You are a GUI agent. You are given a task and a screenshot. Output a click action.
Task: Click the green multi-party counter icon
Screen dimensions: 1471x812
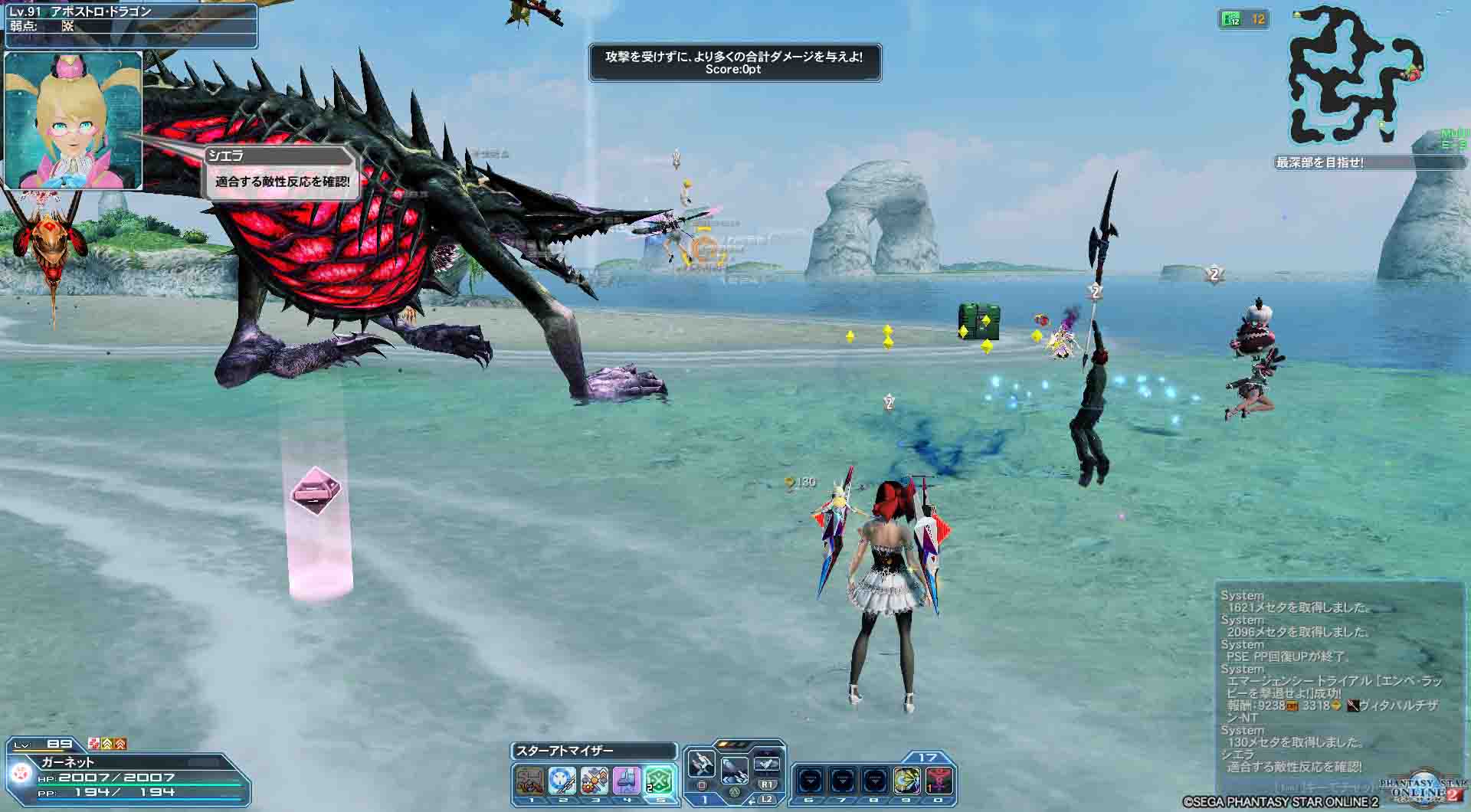point(1243,19)
